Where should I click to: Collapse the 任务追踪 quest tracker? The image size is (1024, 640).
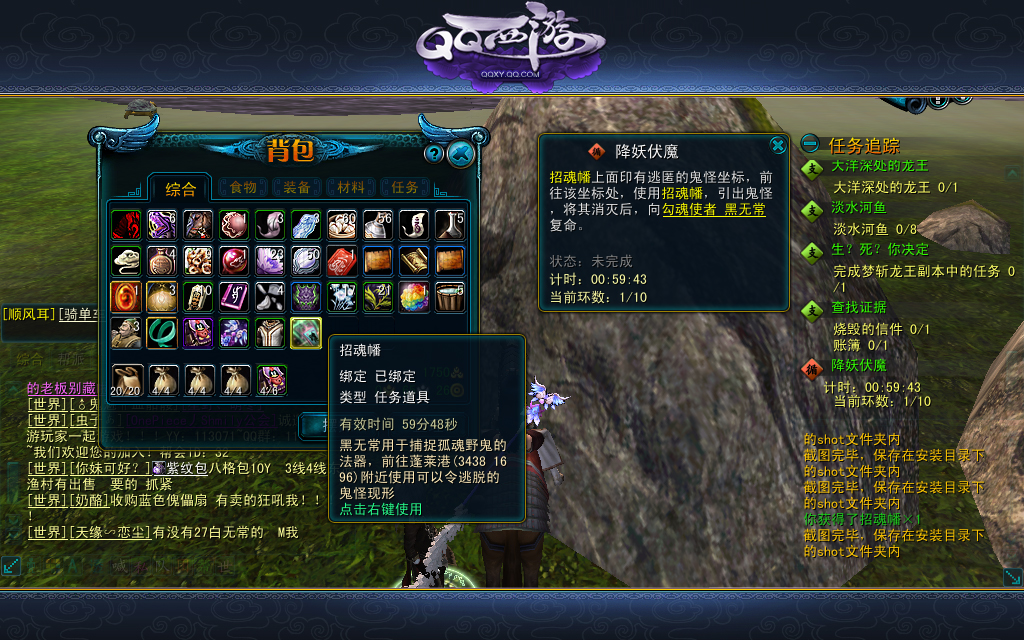pos(810,145)
